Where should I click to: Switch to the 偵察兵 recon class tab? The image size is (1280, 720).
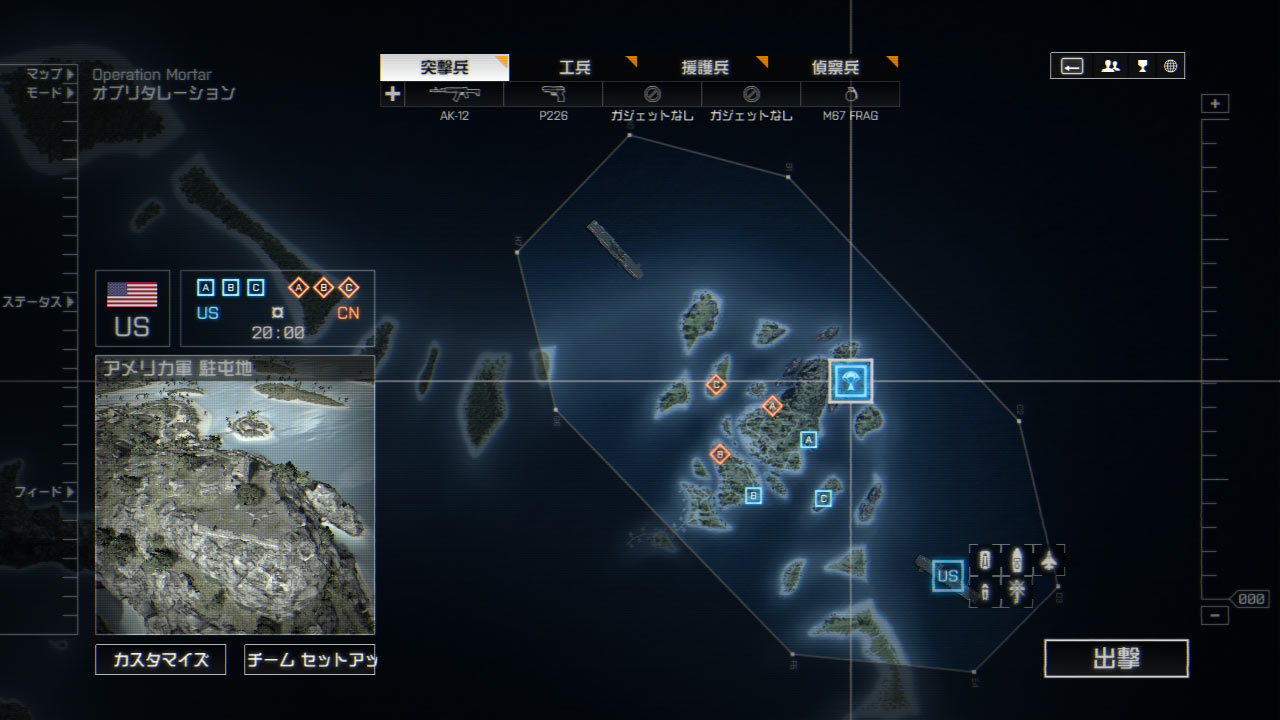coord(835,68)
